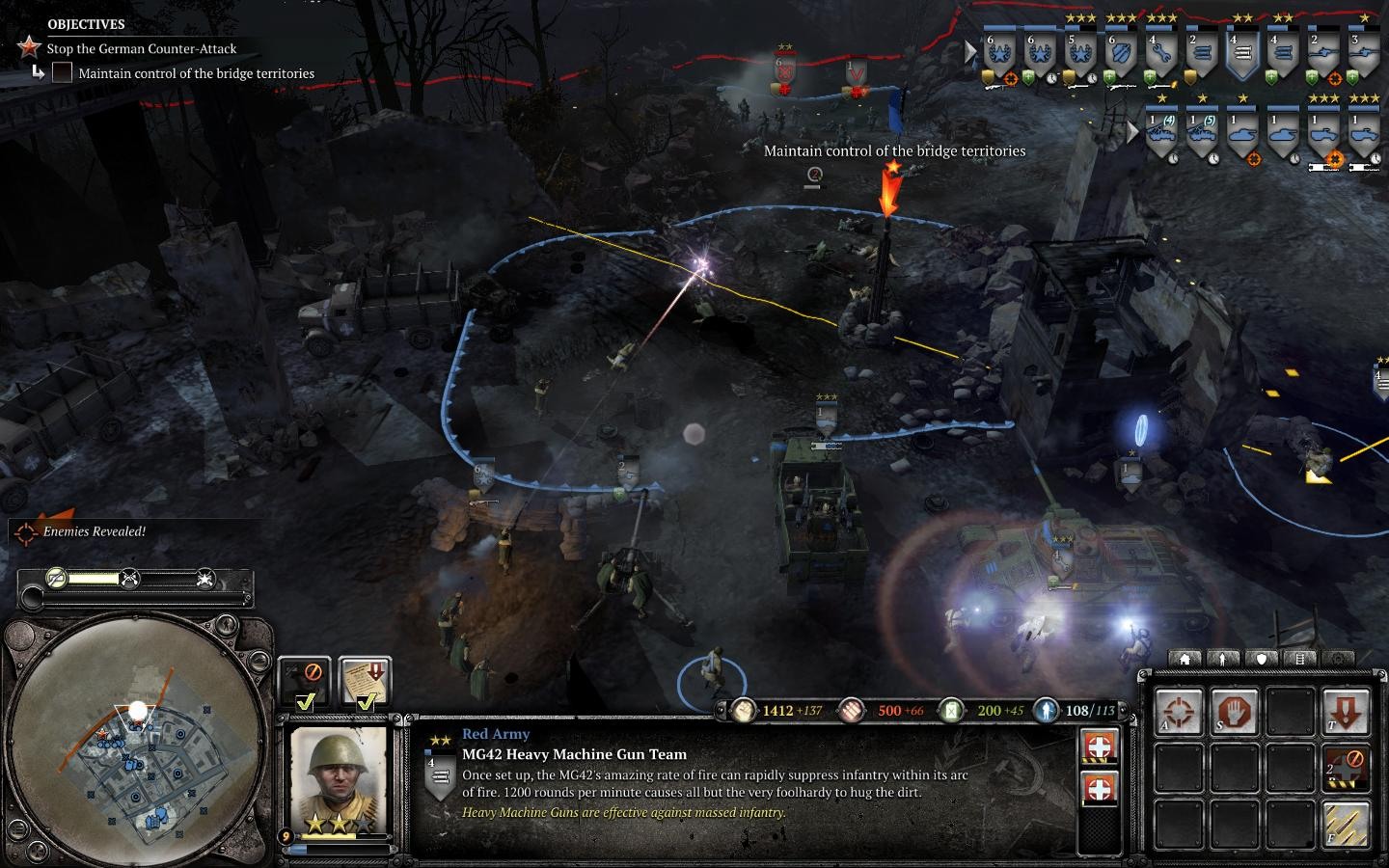The image size is (1389, 868).
Task: Select the engineer squad with wrench badge
Action: pos(1160,52)
